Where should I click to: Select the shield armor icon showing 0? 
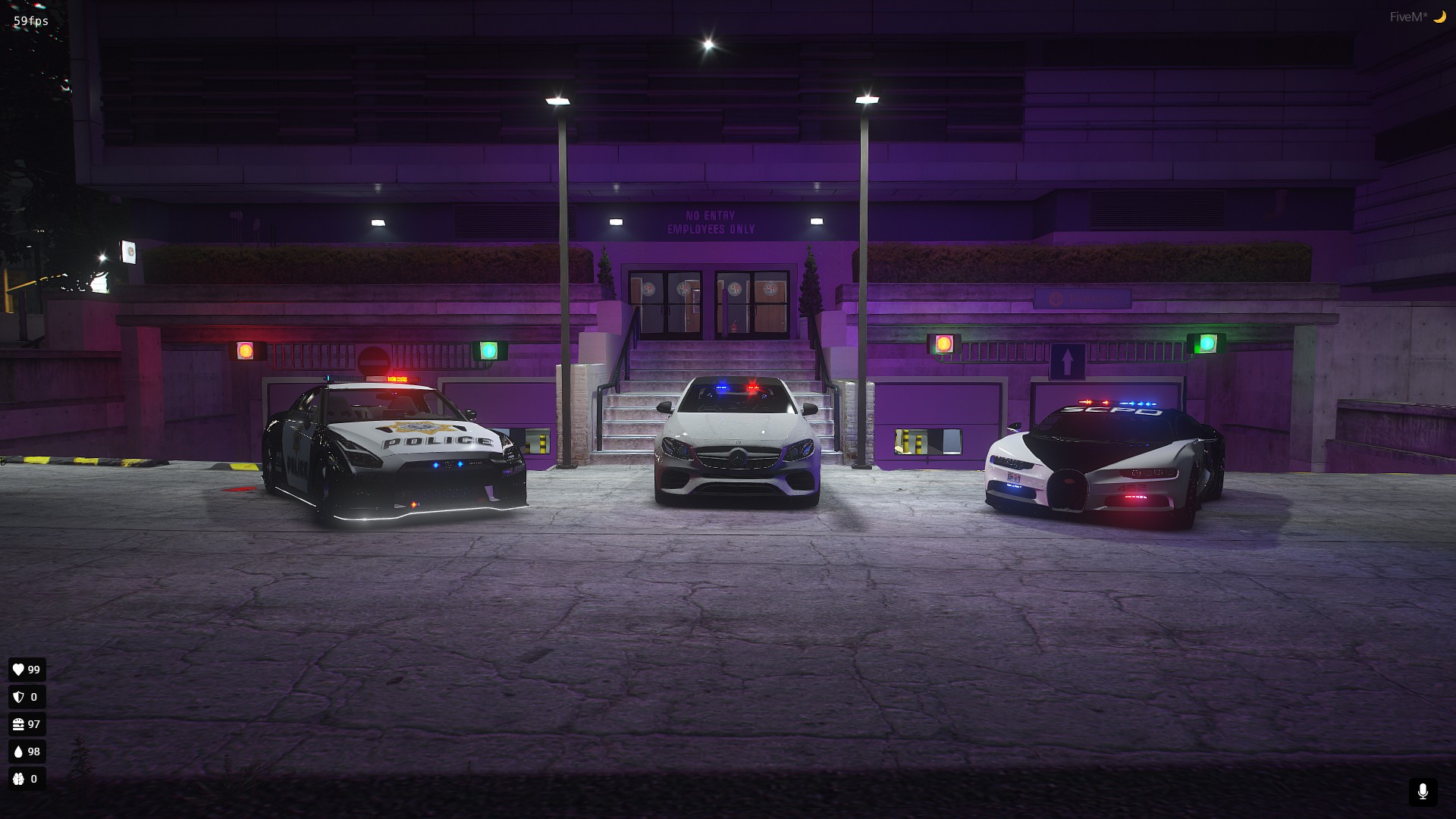(x=18, y=697)
